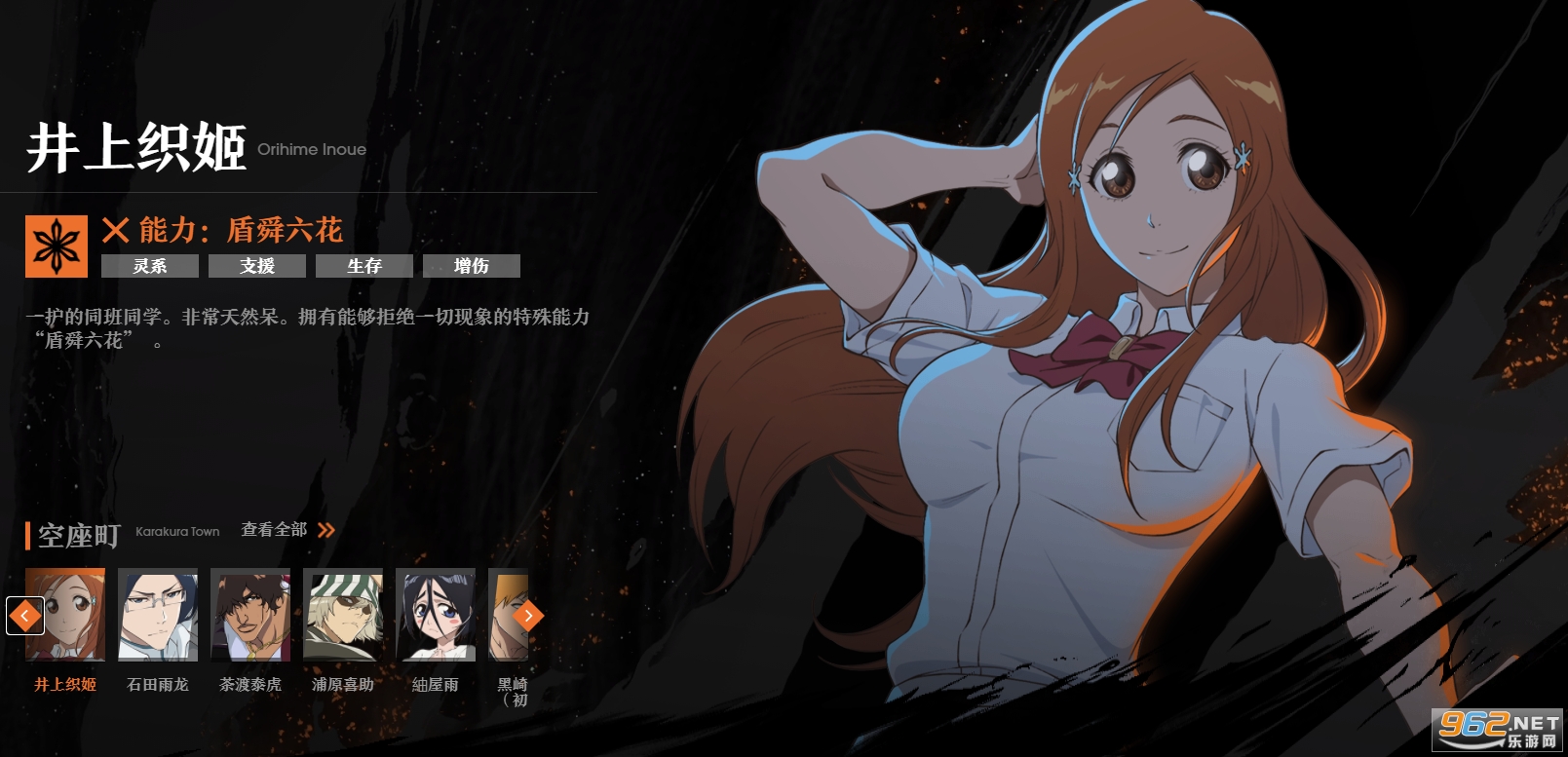Expand 查看全部 with the double chevron
Screen dimensions: 1568x757
click(326, 530)
